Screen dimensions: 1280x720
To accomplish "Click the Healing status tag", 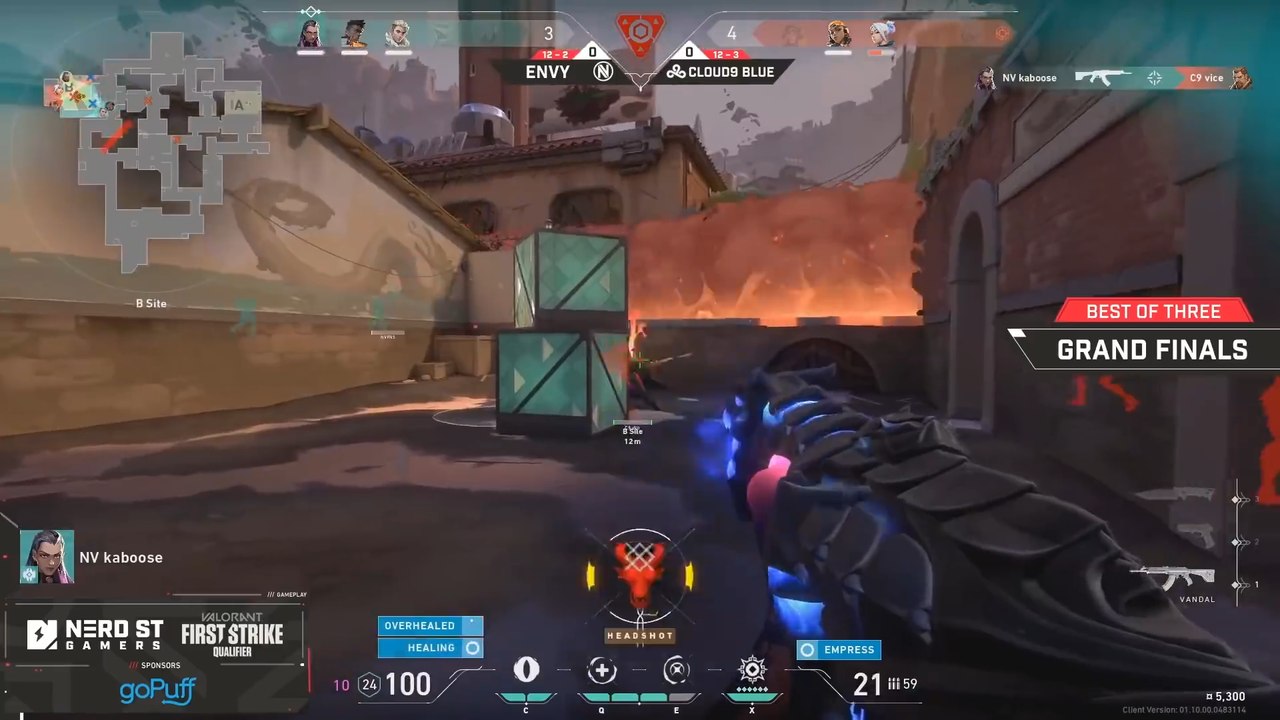I will 430,648.
